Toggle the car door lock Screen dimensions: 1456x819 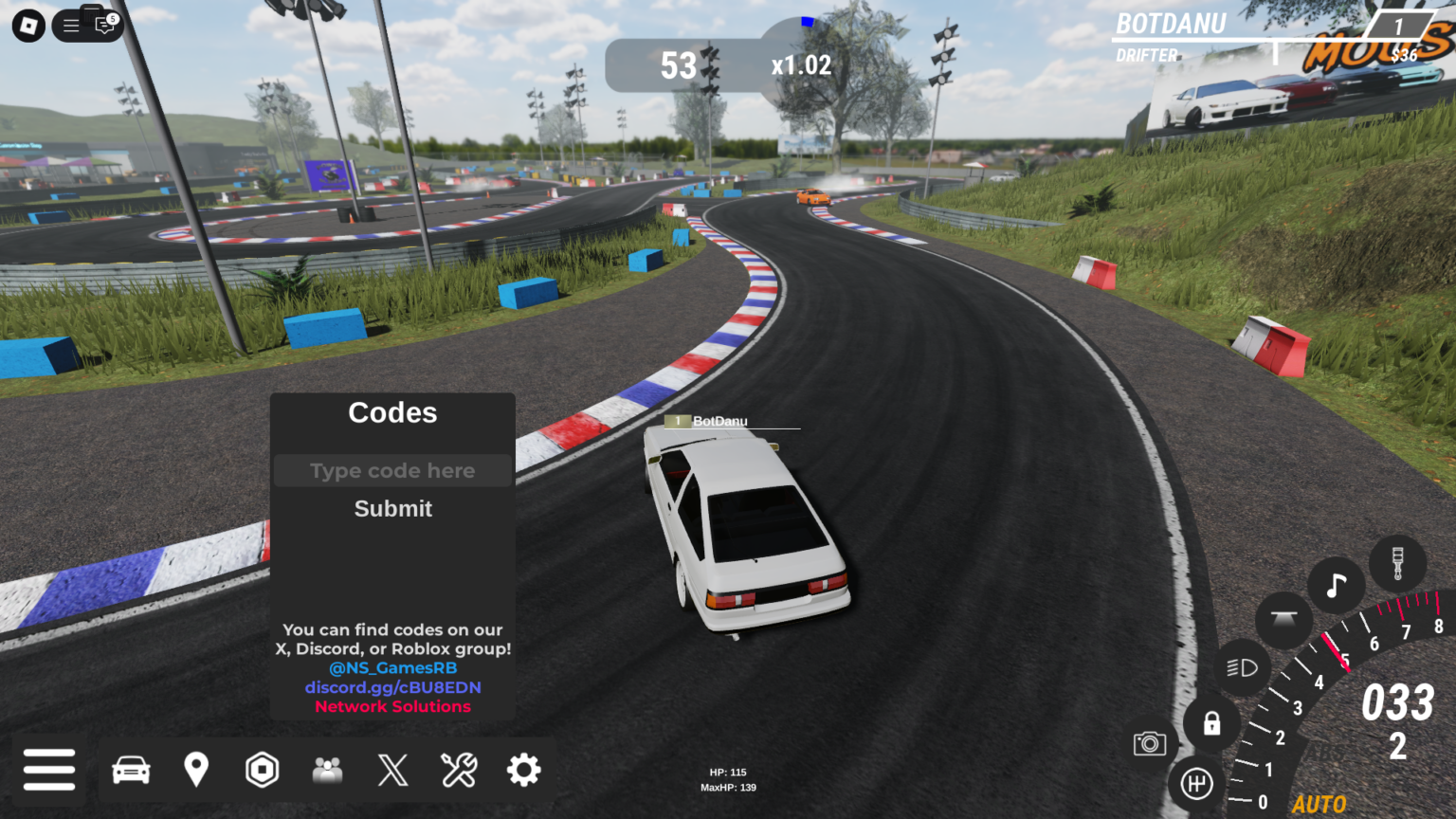pos(1211,725)
